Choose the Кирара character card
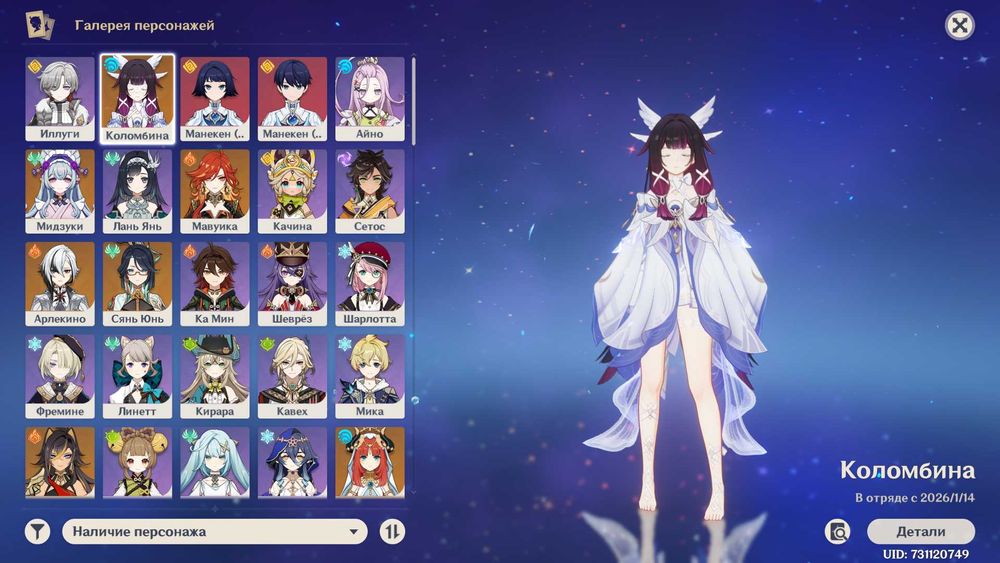The height and width of the screenshot is (563, 1000). tap(215, 377)
